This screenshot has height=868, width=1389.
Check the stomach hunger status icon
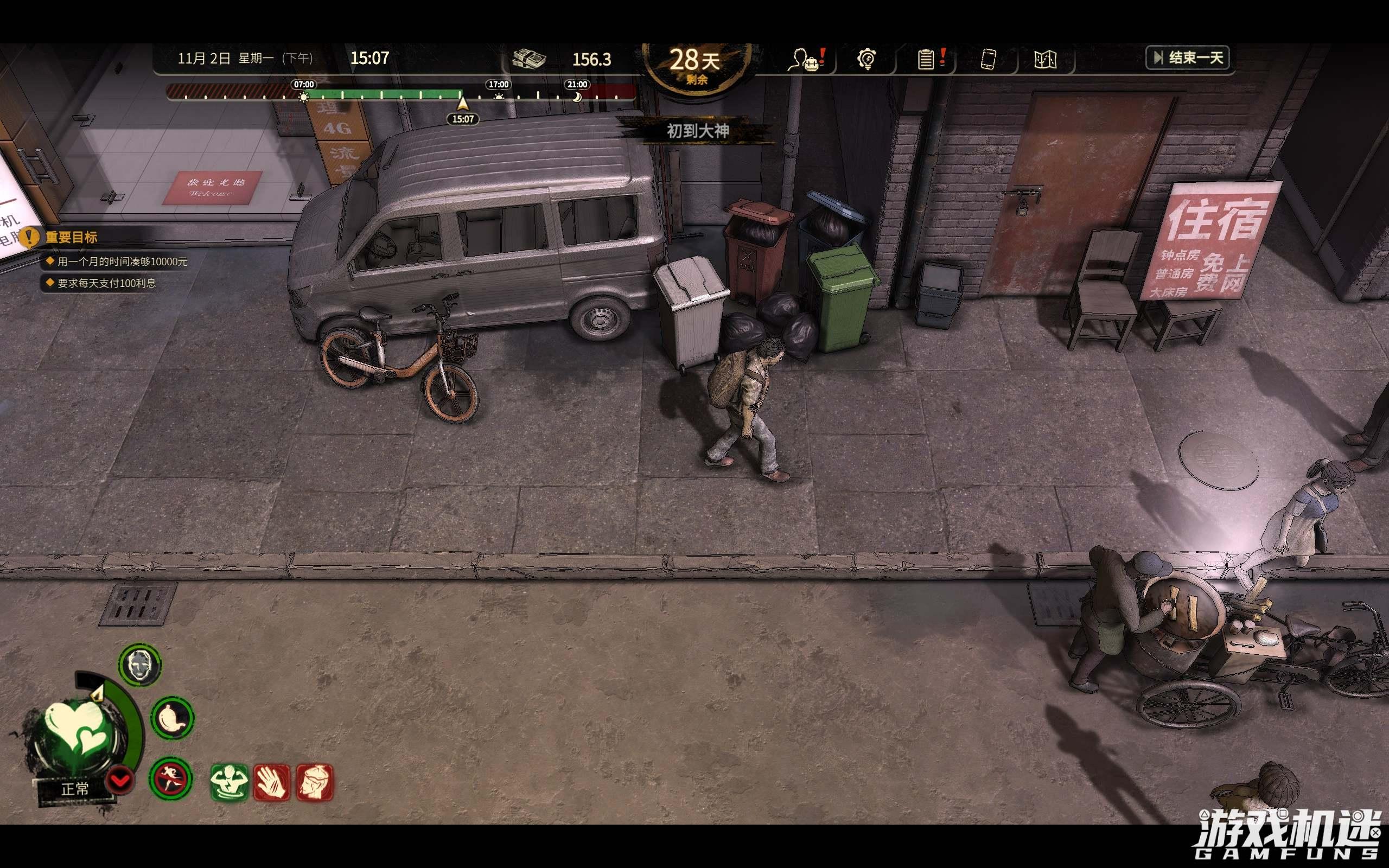(173, 718)
